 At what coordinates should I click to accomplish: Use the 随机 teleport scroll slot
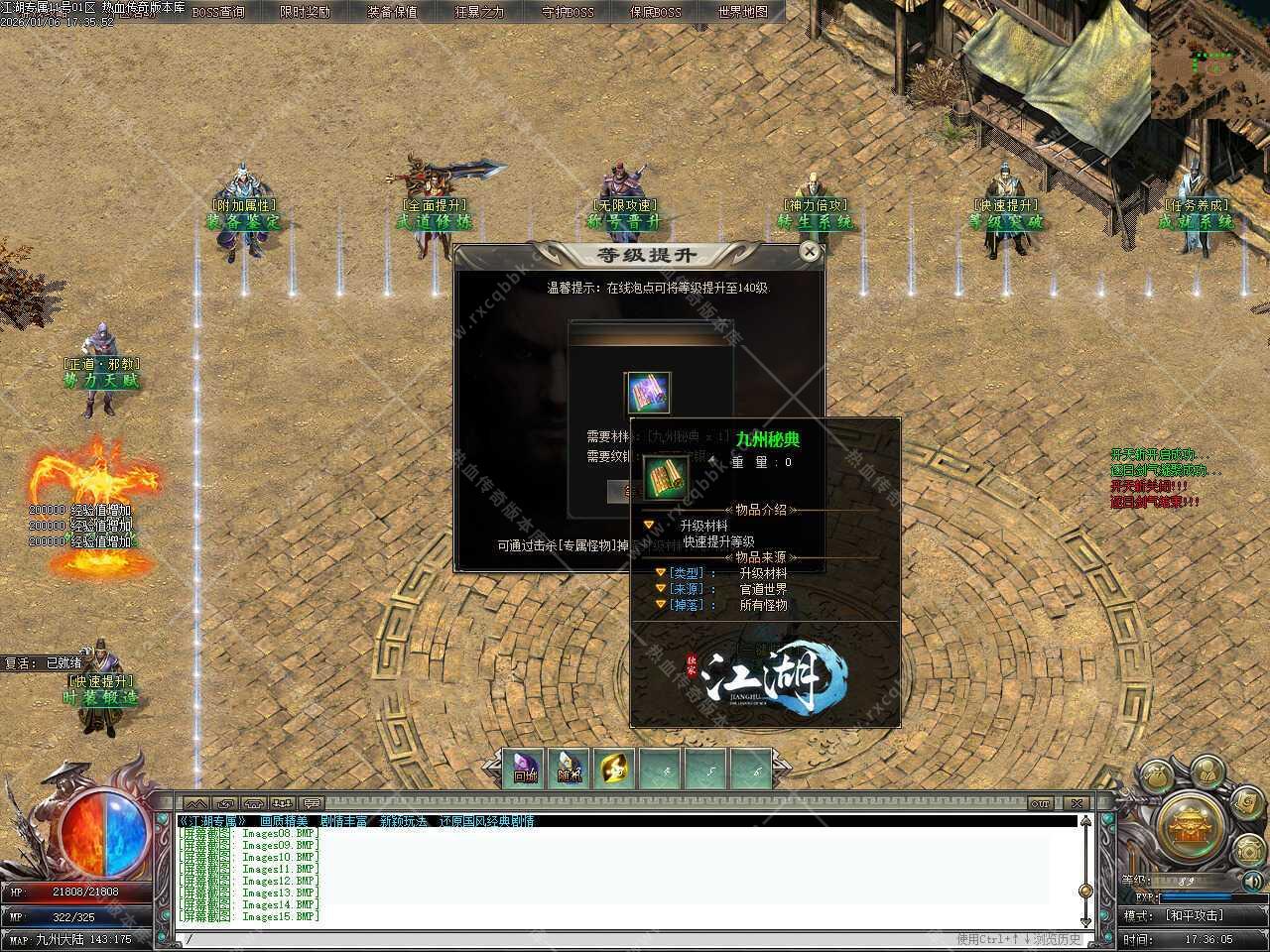[570, 769]
